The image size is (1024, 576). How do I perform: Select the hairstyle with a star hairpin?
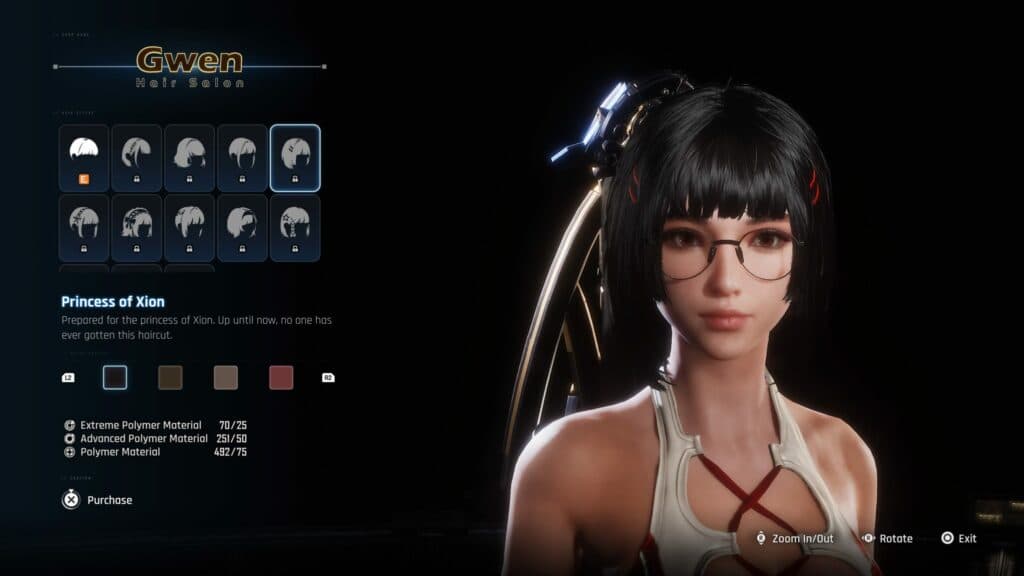coord(295,227)
